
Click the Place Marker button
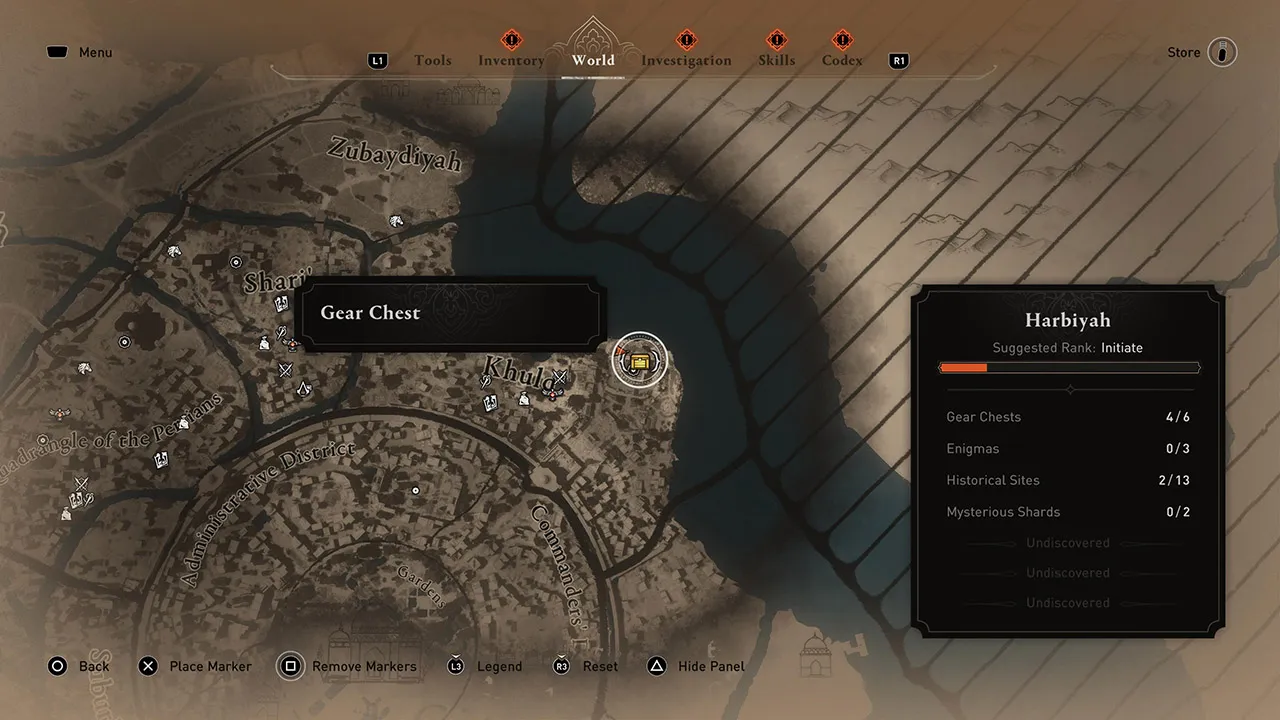pyautogui.click(x=195, y=666)
